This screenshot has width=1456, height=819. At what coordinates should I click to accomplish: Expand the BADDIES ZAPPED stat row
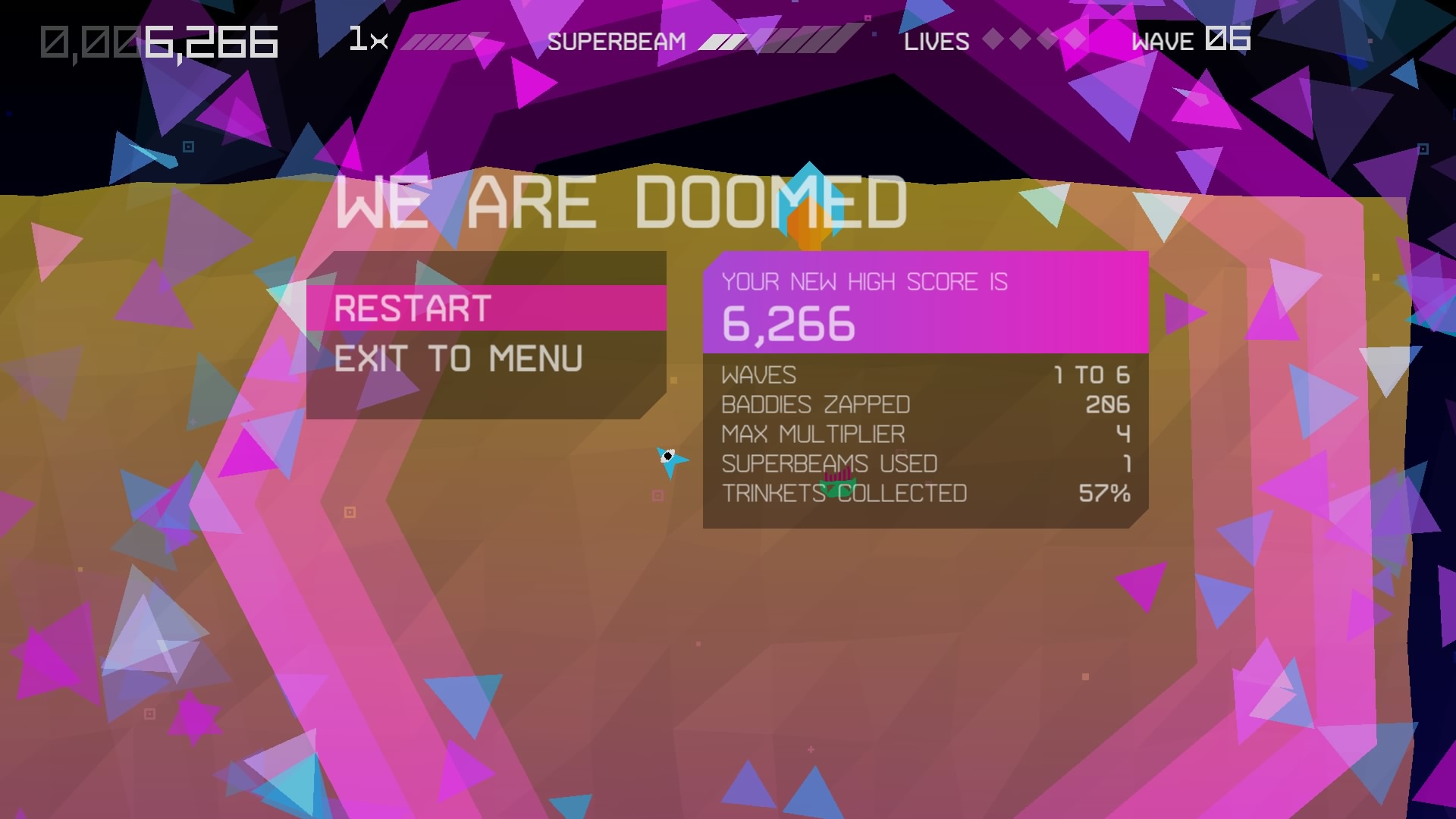tap(925, 404)
